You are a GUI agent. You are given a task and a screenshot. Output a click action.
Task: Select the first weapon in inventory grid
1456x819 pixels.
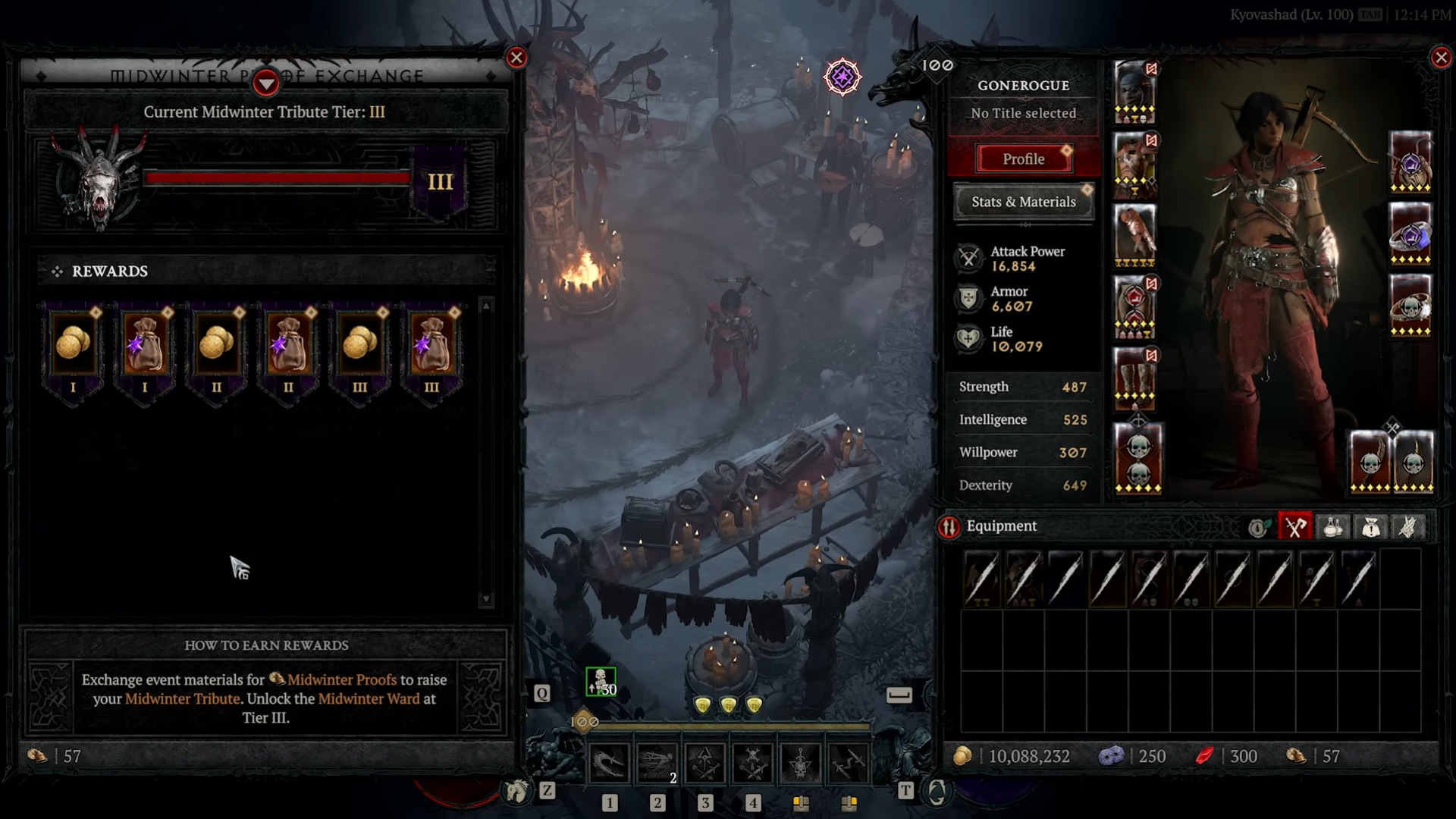981,579
